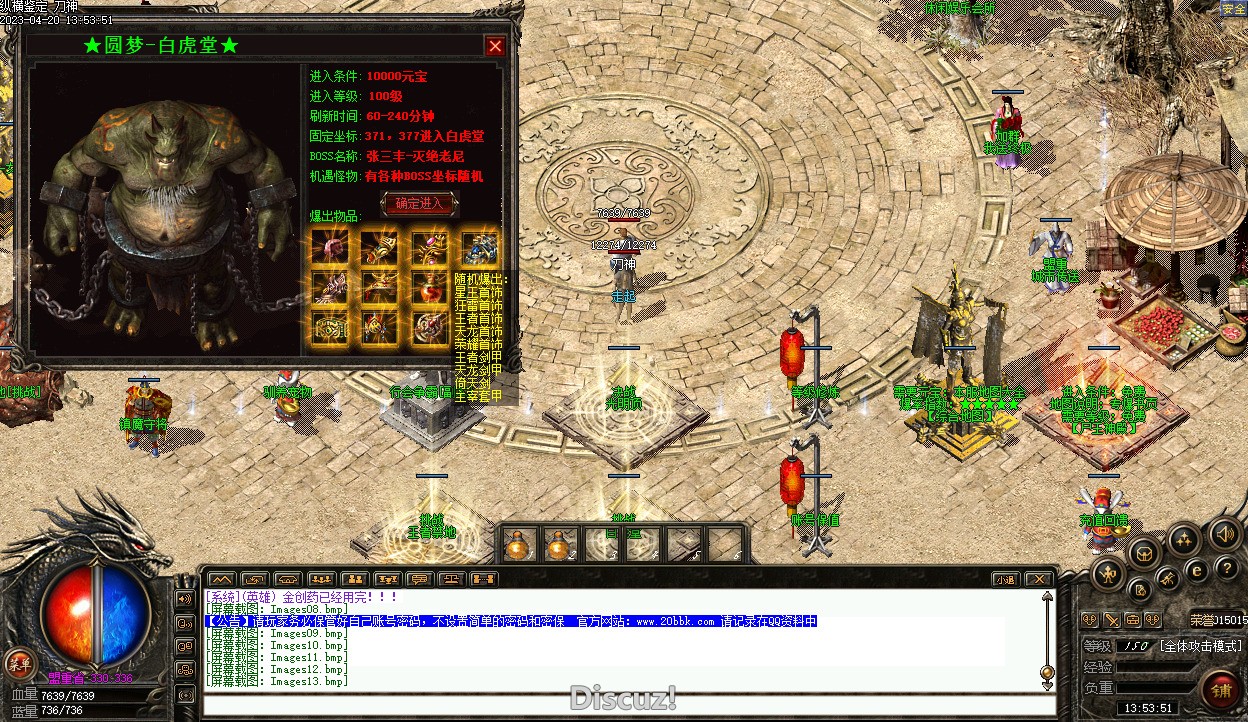1248x722 pixels.
Task: Confirm entry with the 确定进入 button
Action: pos(419,204)
